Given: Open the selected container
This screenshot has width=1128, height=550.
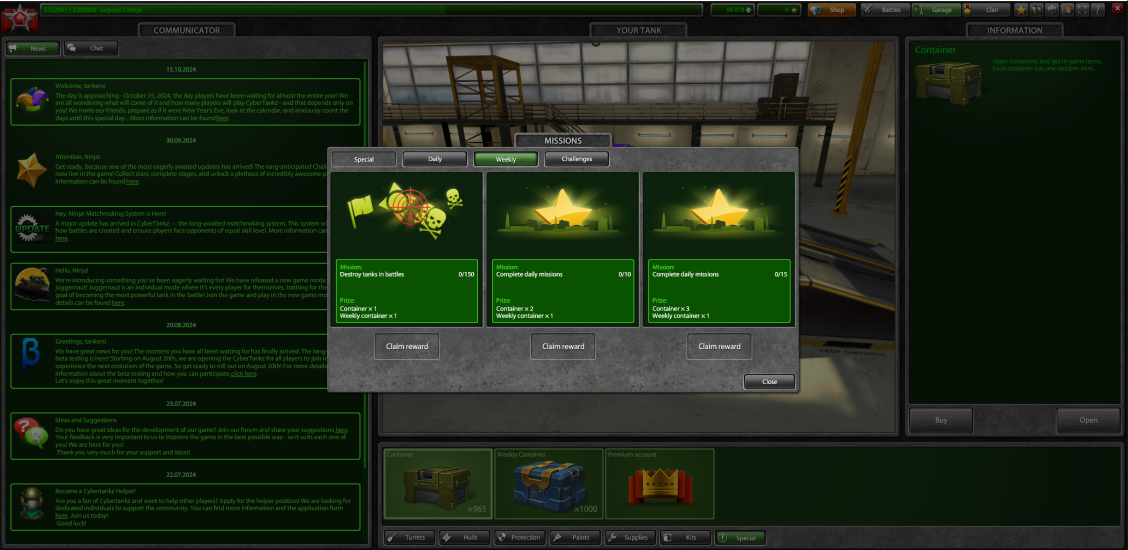Looking at the screenshot, I should click(x=1088, y=420).
